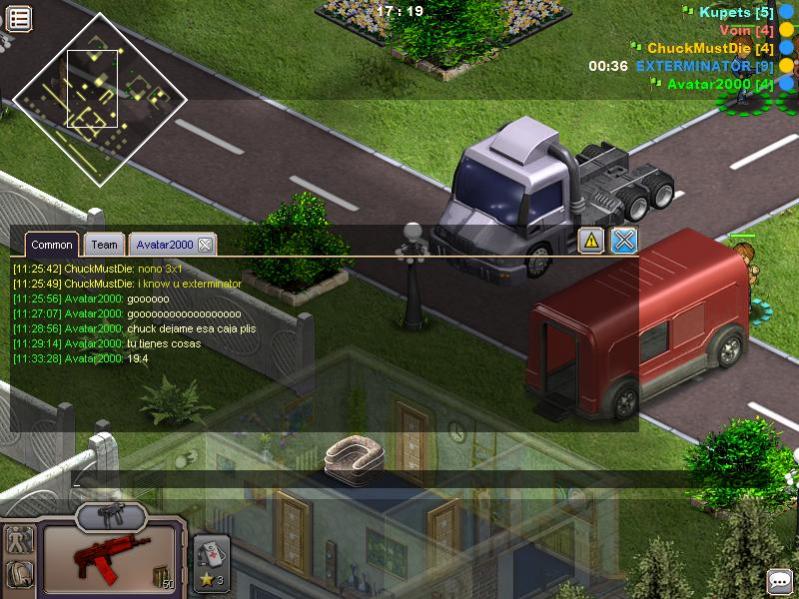Toggle chat with the speech bubble button
799x599 pixels.
(x=780, y=581)
